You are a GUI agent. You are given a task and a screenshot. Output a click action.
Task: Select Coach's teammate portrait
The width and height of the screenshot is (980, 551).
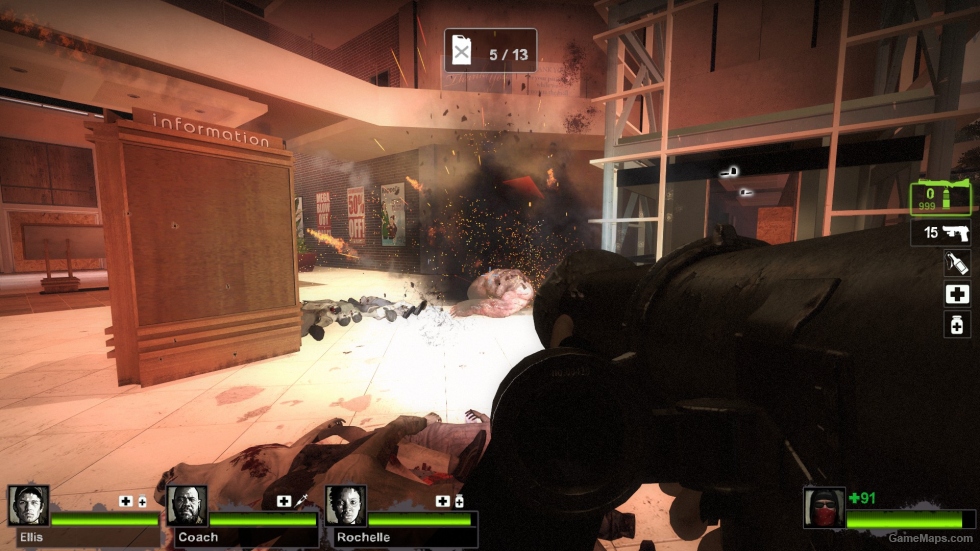tap(187, 506)
